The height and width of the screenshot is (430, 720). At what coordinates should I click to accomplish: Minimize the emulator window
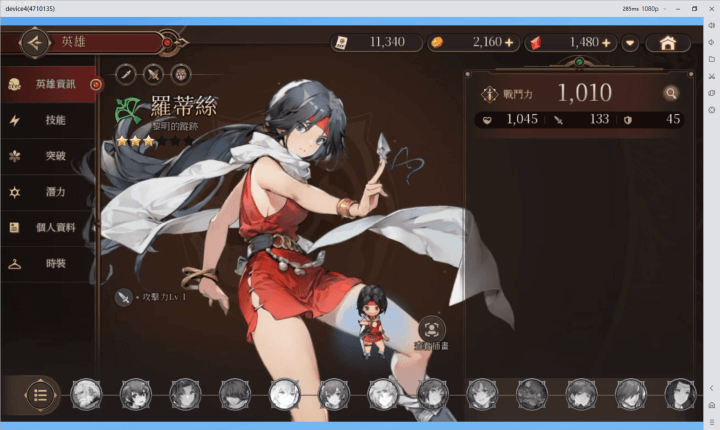(x=677, y=8)
